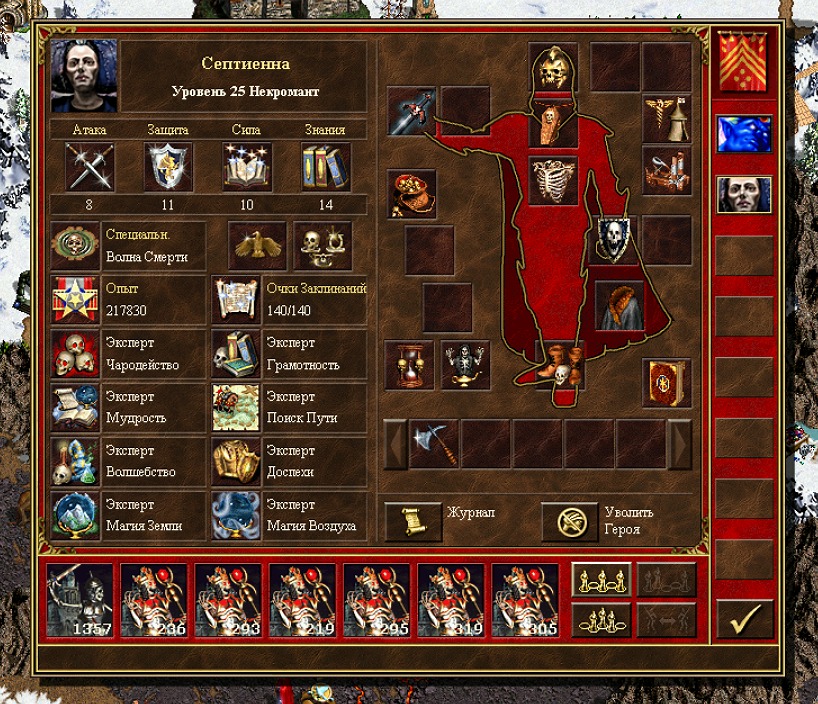Select the army stack of 1357 troops

[82, 600]
